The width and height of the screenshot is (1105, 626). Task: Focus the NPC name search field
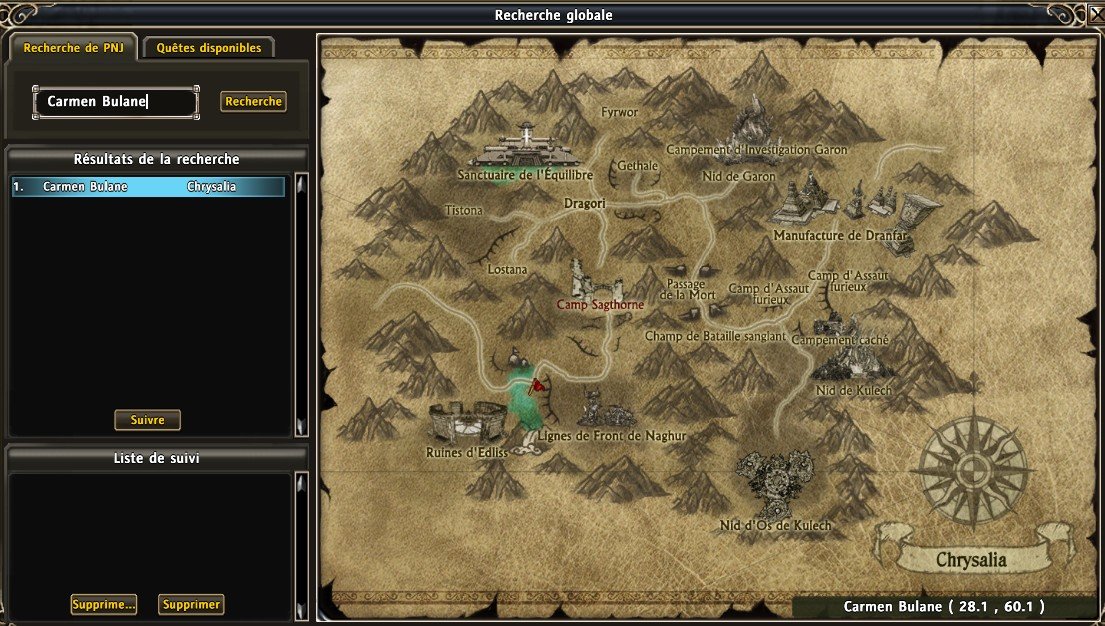116,101
